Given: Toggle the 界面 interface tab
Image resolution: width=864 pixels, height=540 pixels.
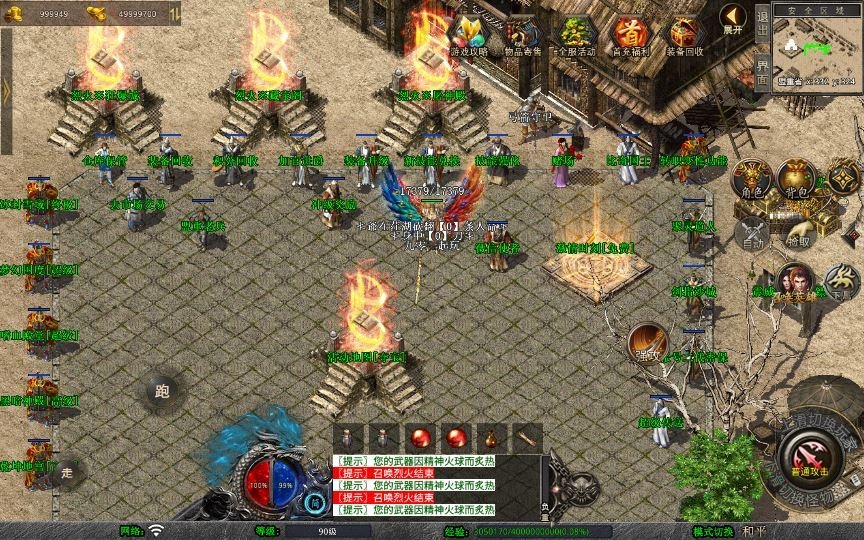Looking at the screenshot, I should pyautogui.click(x=761, y=73).
